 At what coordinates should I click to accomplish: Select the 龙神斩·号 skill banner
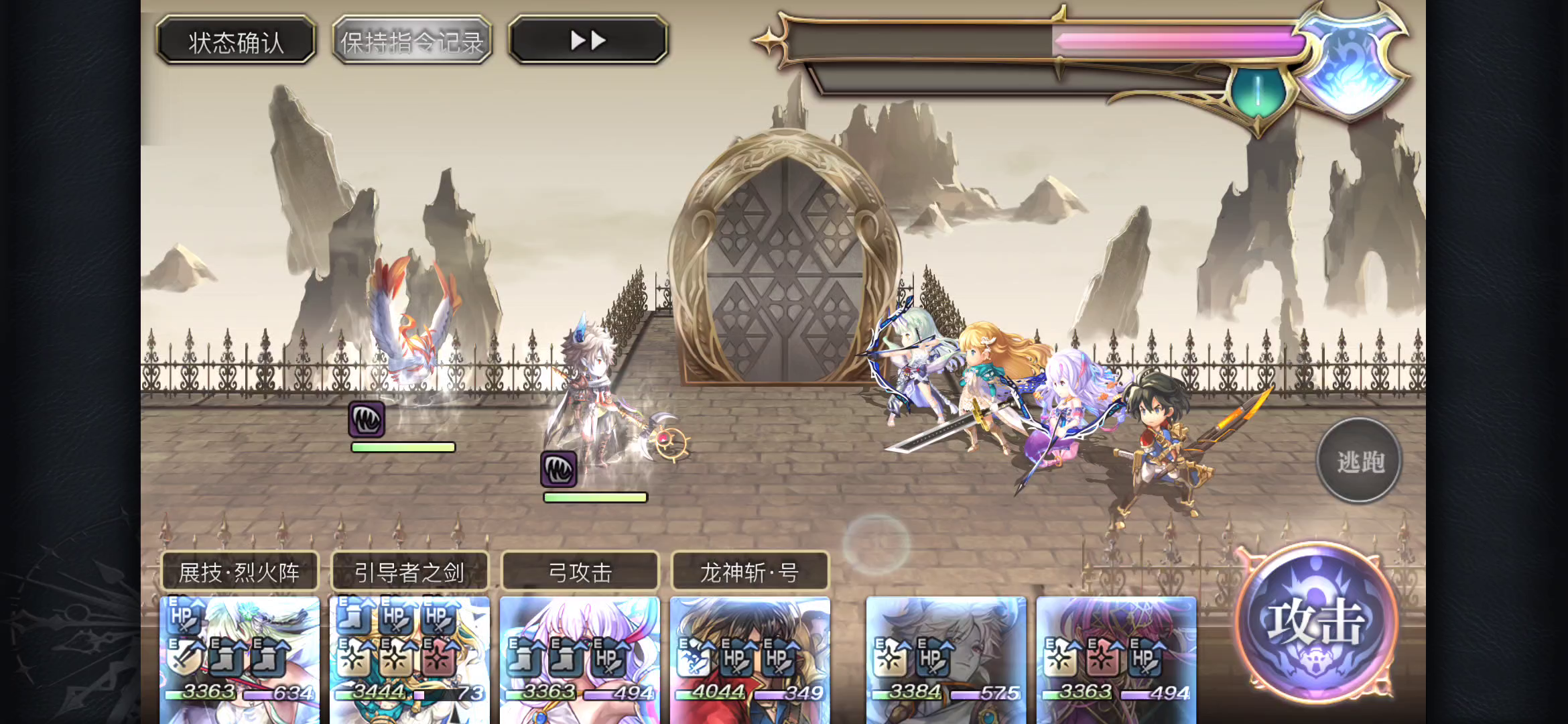coord(749,572)
